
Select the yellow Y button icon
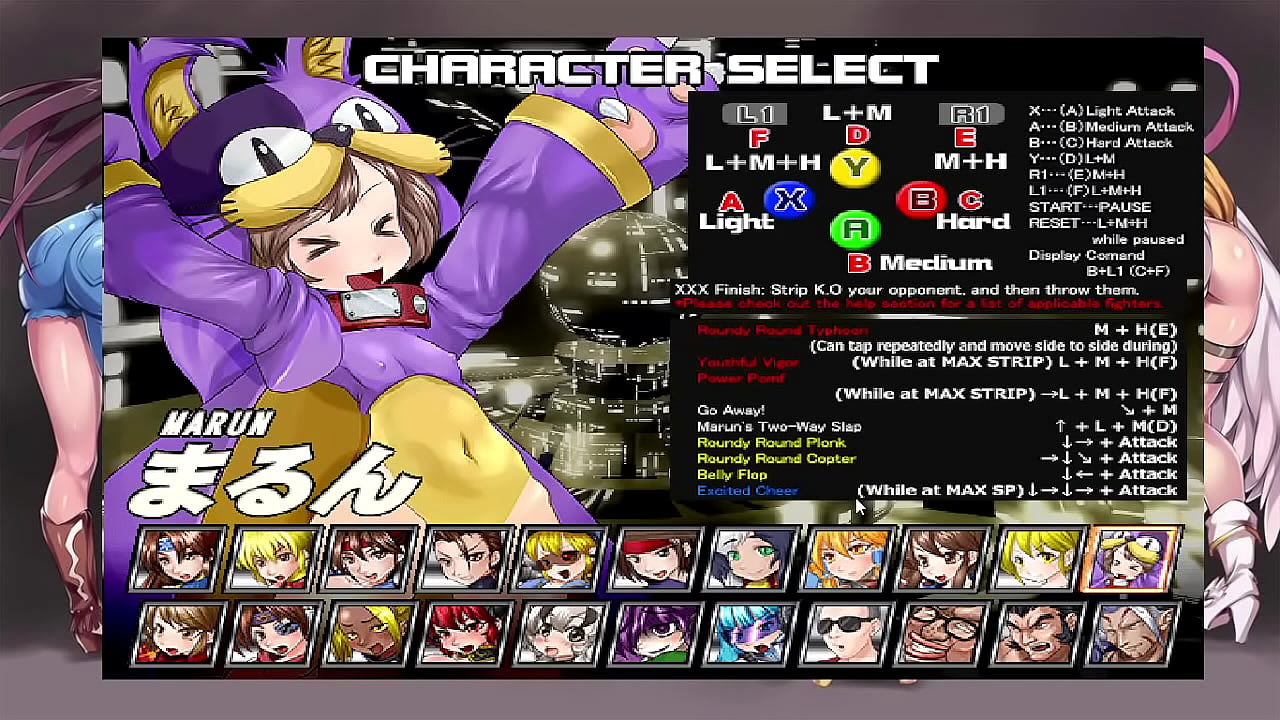[x=855, y=168]
